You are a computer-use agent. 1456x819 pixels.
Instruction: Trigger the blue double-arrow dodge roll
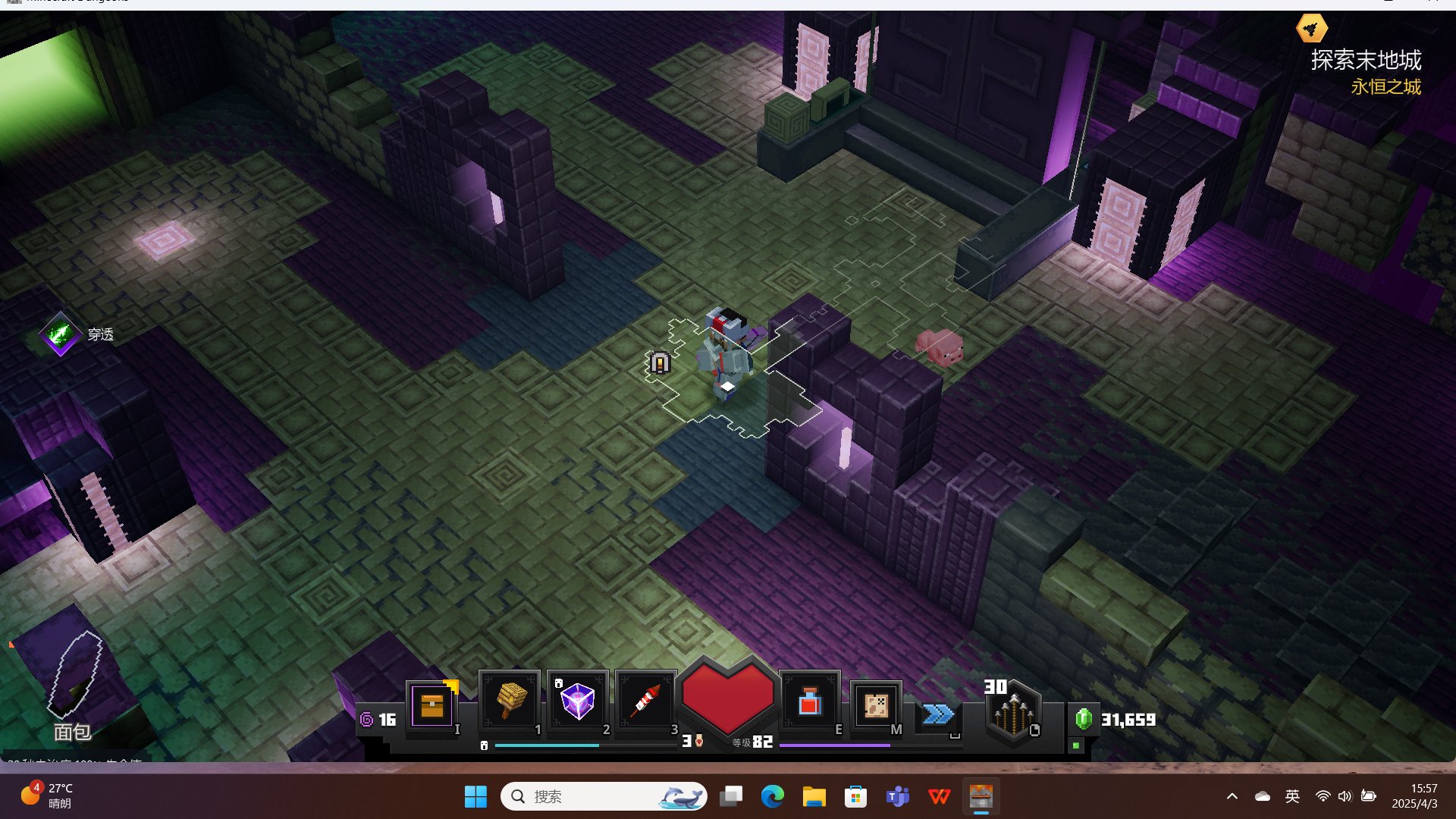point(938,714)
